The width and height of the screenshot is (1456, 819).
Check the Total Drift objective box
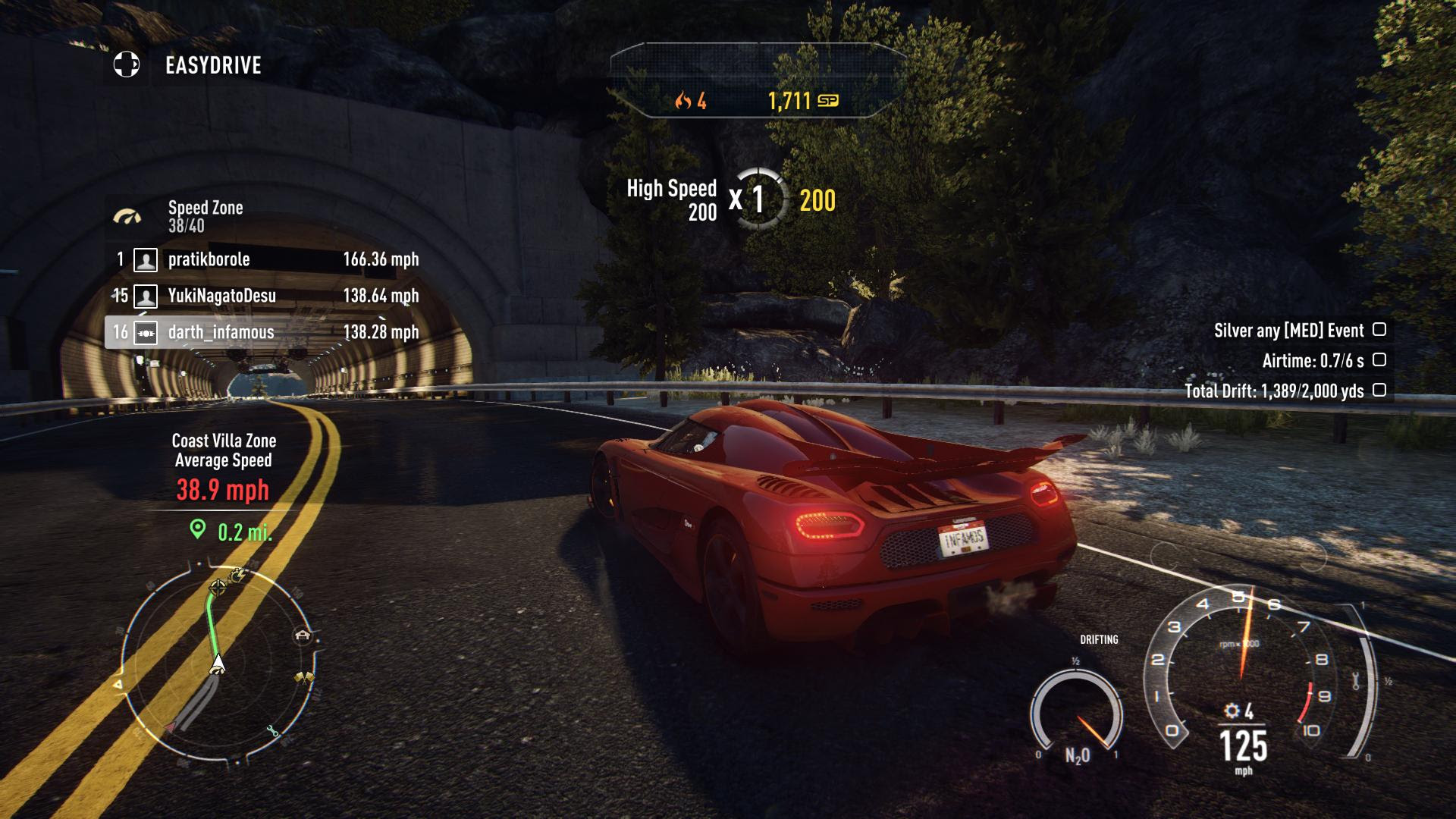(x=1379, y=391)
